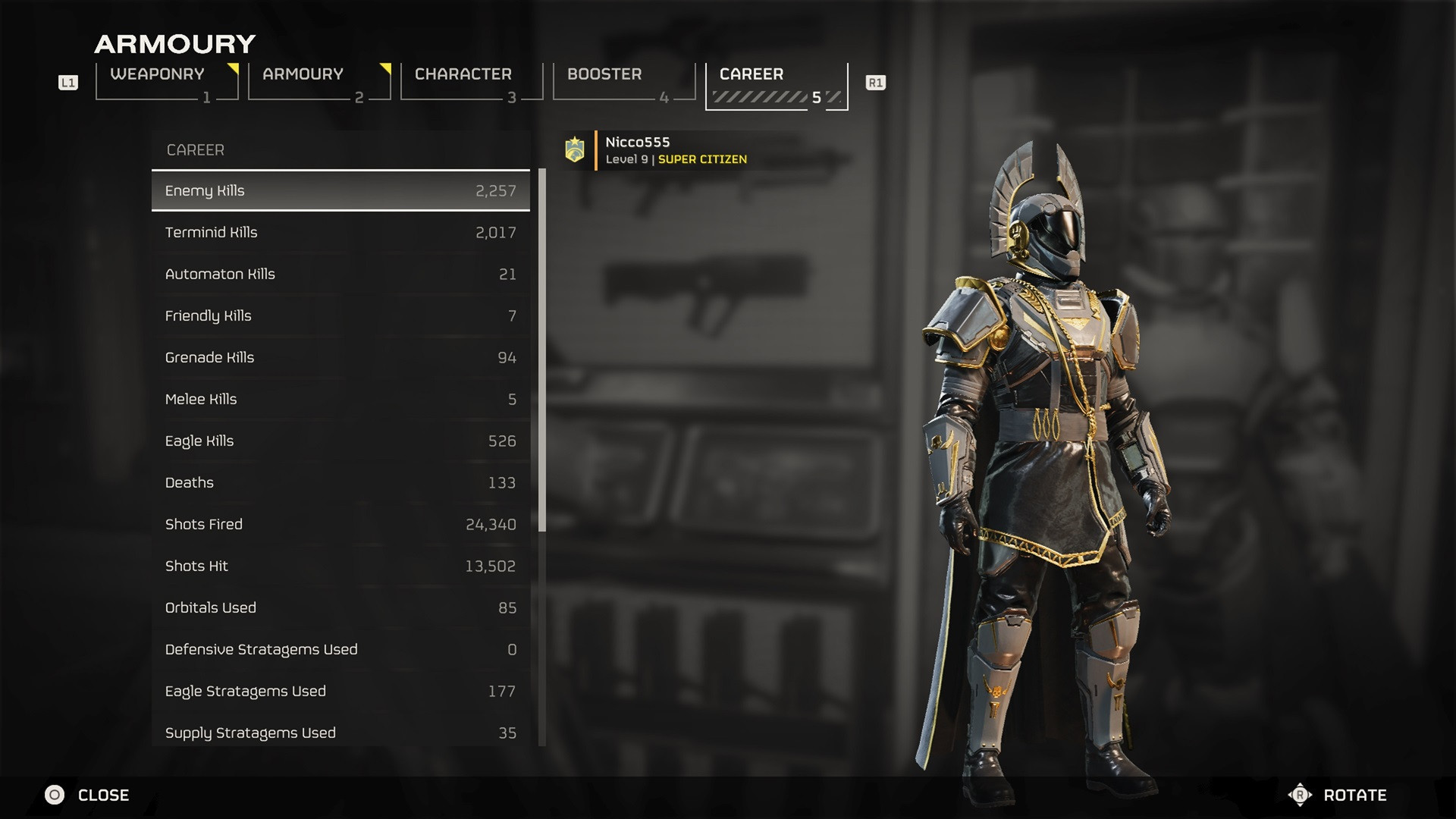Select the Enemy Kills stat row

(340, 191)
